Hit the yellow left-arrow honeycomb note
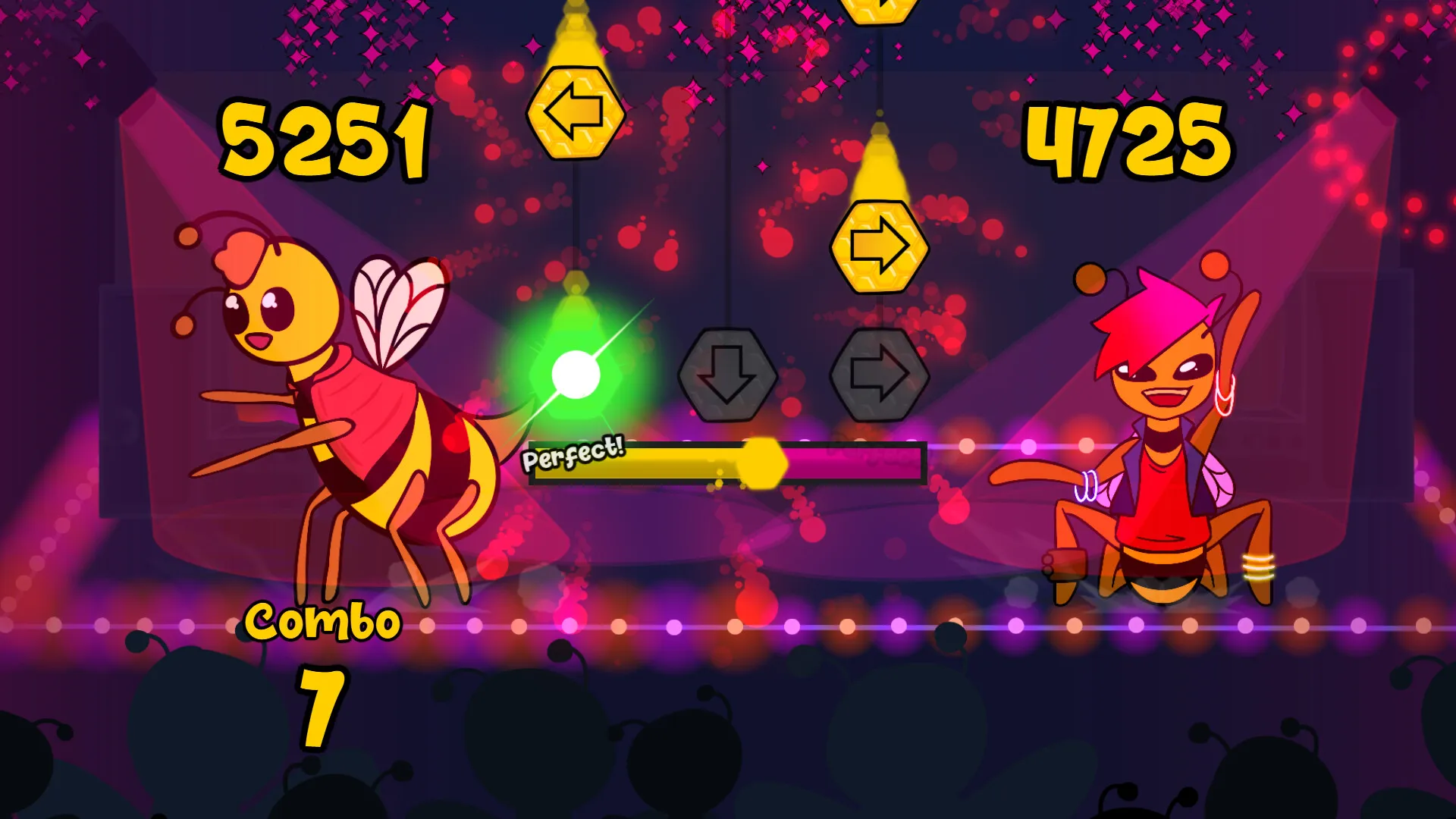The image size is (1456, 819). (x=576, y=113)
